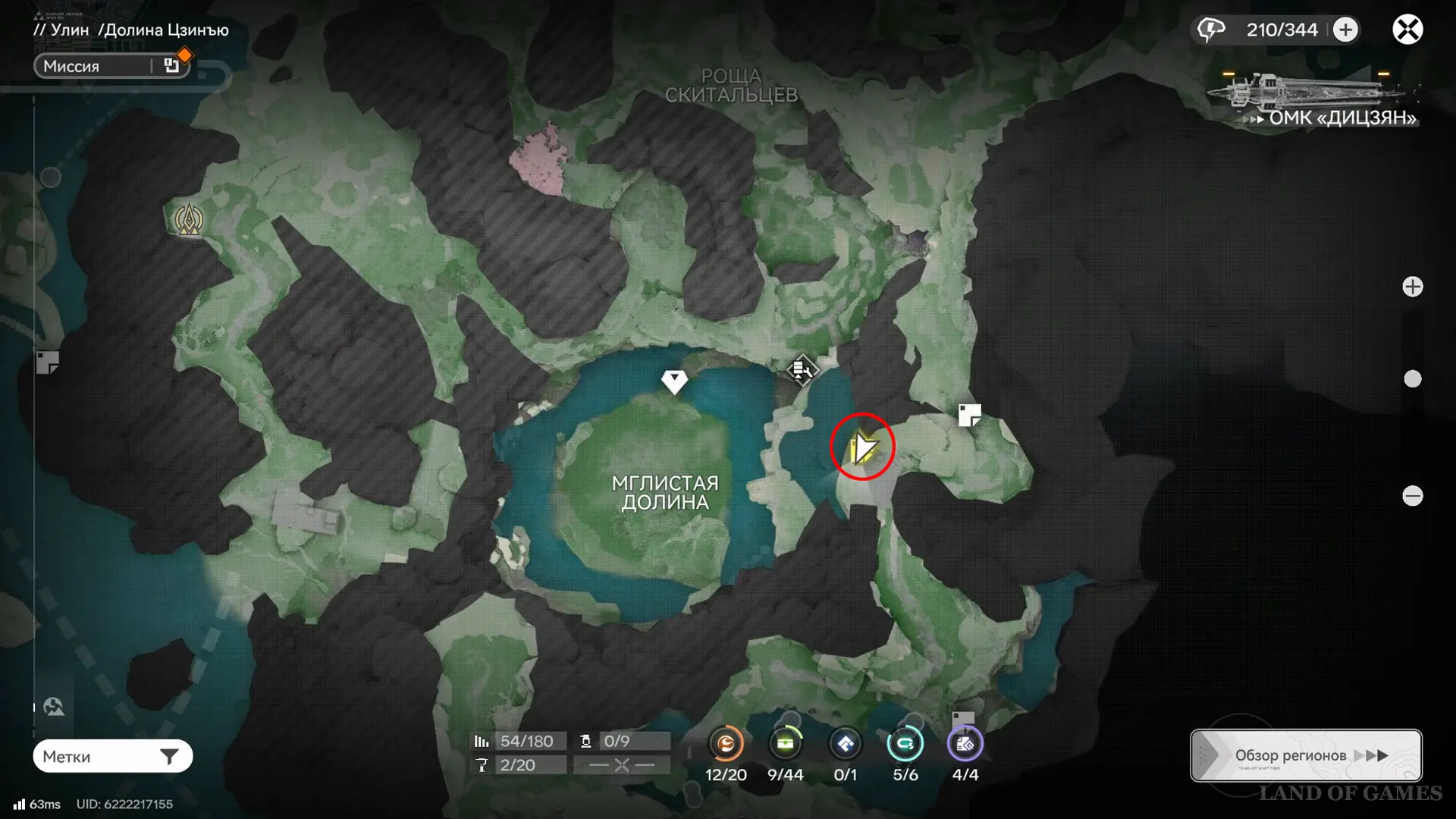
Task: Click the round map icon above Метки
Action: pyautogui.click(x=54, y=707)
